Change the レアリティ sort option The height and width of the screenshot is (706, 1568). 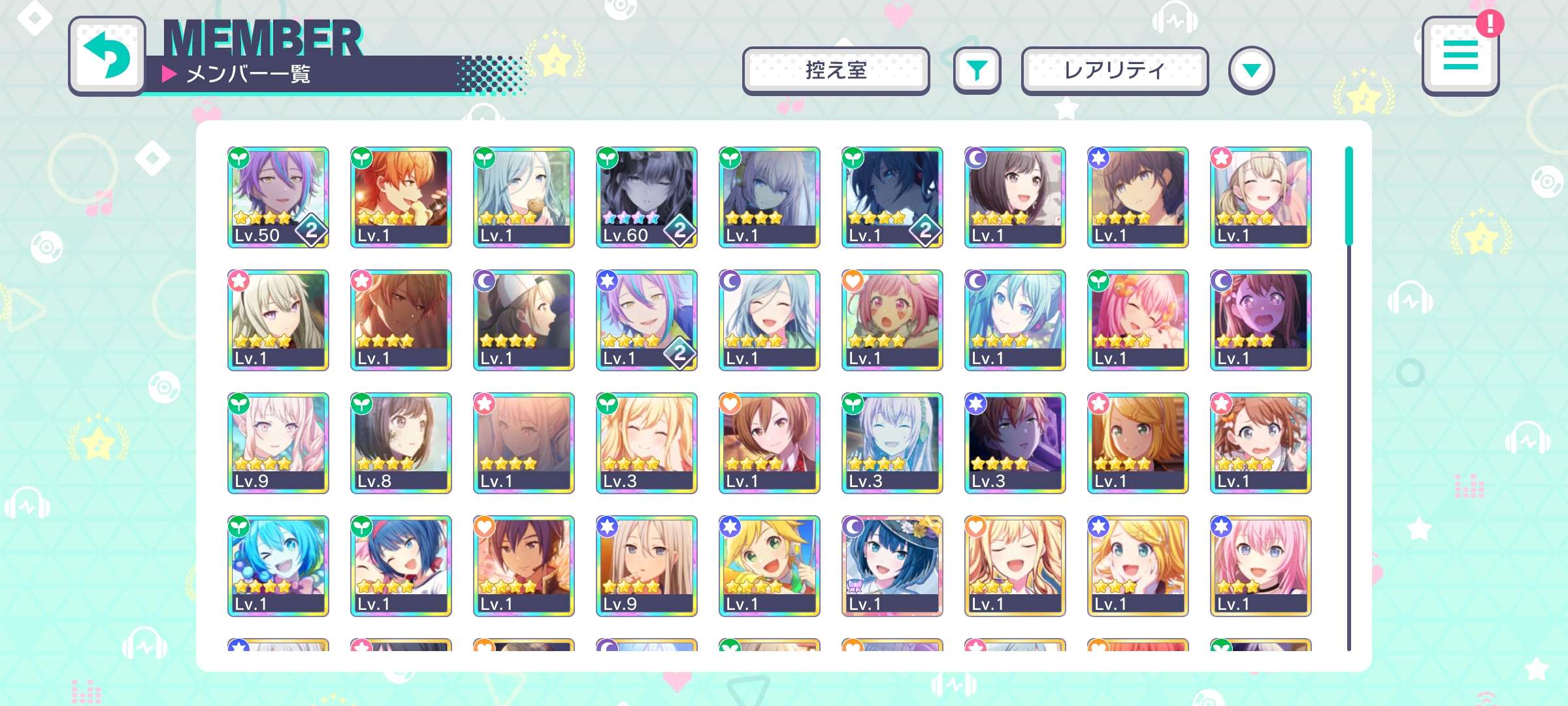[x=1115, y=71]
